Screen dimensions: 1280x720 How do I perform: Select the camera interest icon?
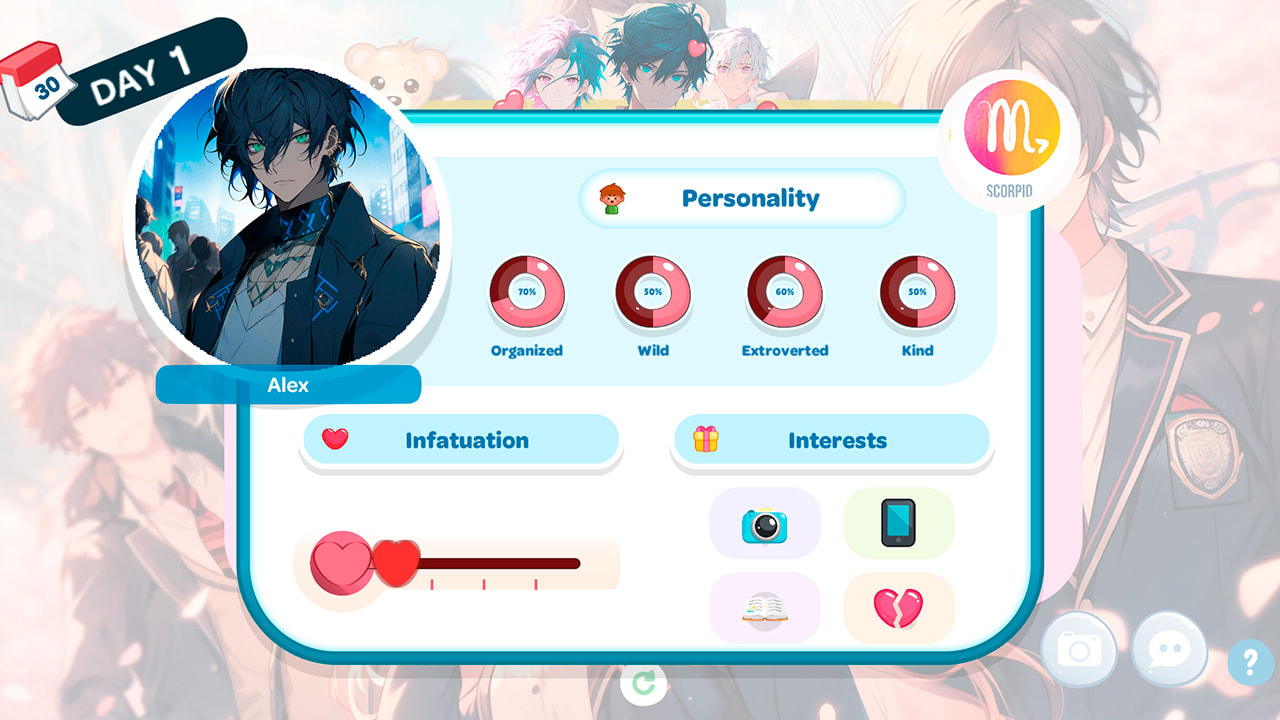pyautogui.click(x=765, y=523)
